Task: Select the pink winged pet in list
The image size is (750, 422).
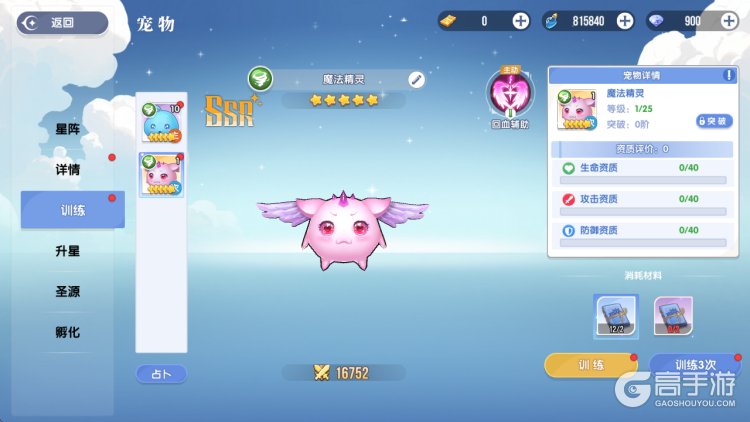Action: click(x=161, y=175)
